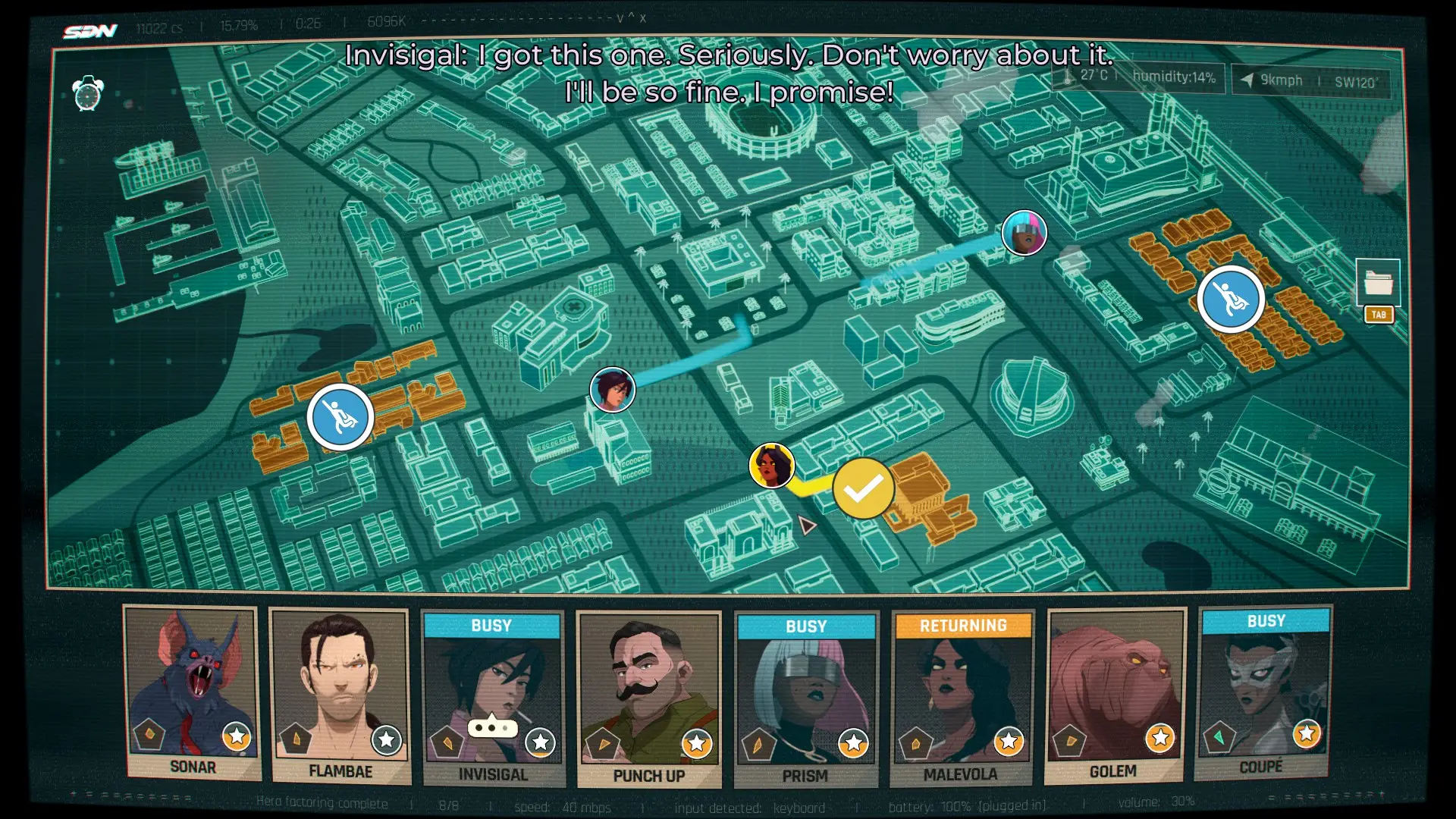Choose the Flambae hero card
This screenshot has width=1456, height=819.
[x=340, y=696]
